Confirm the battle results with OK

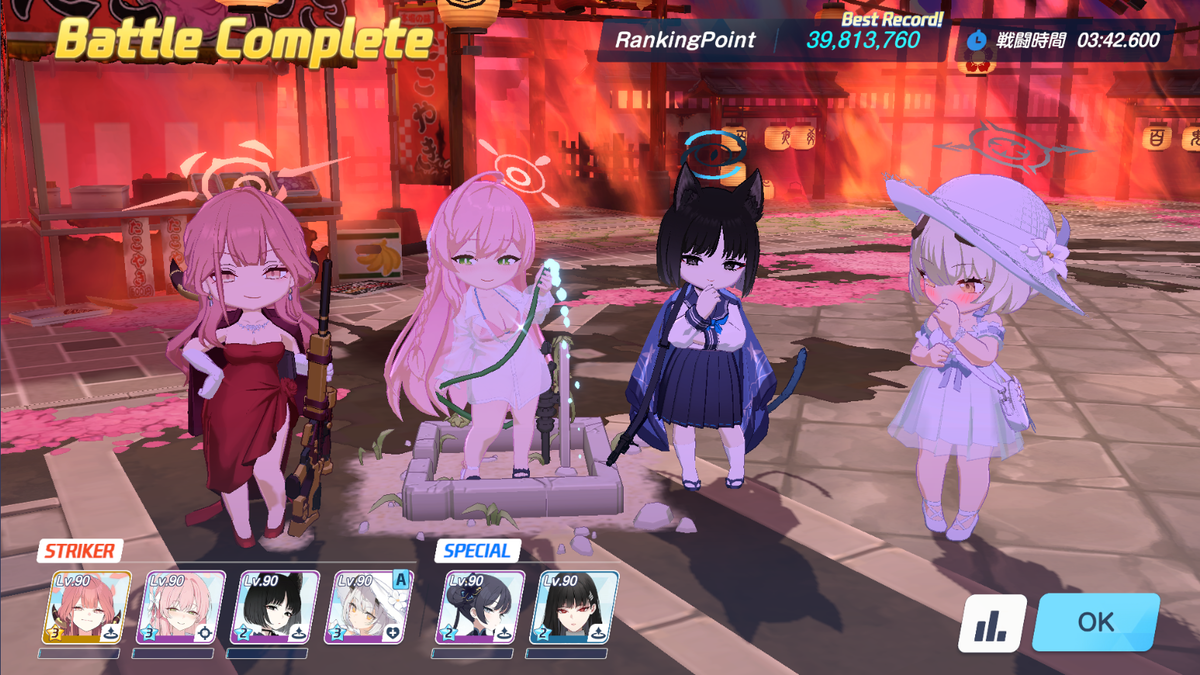pos(1095,622)
